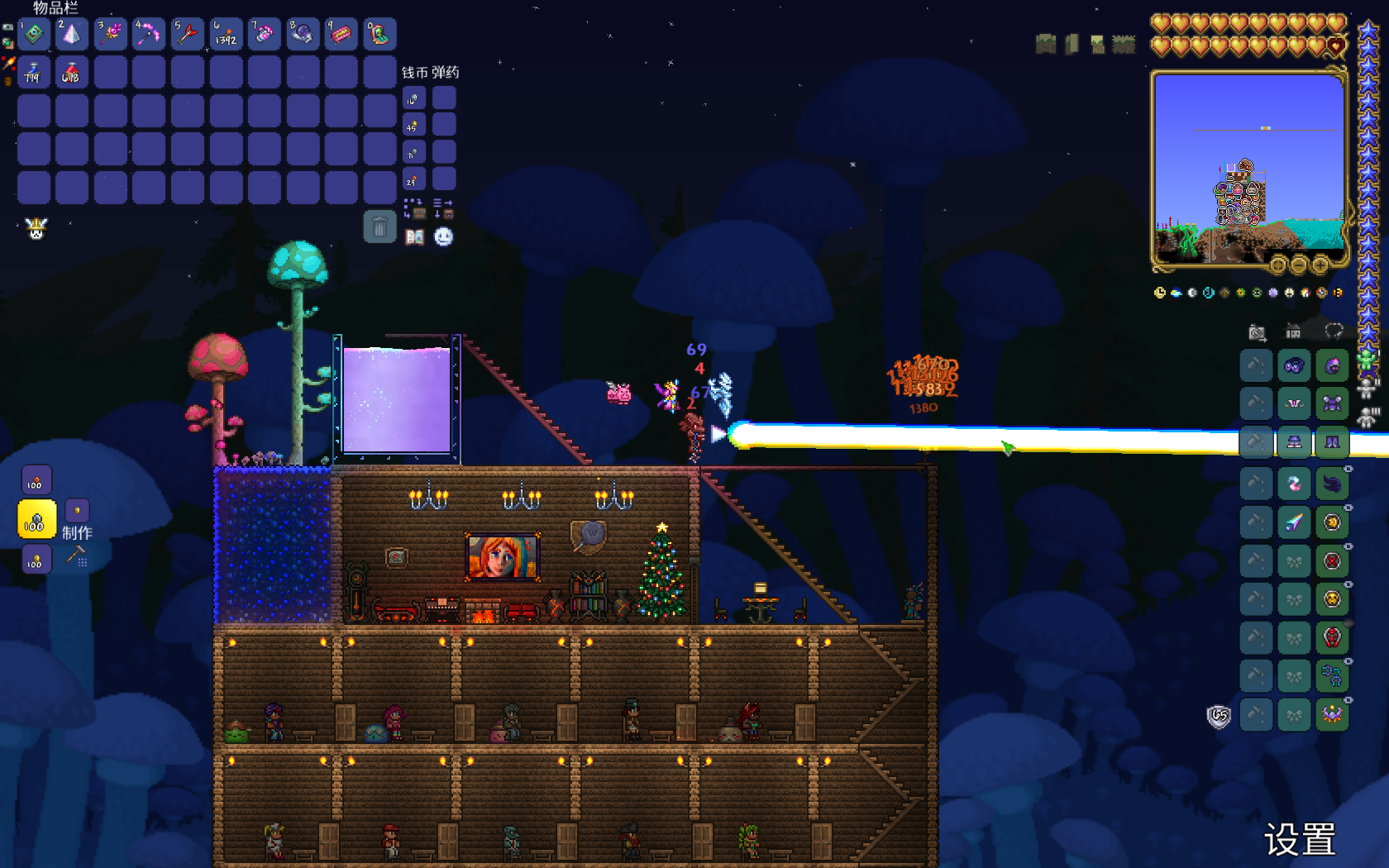Zoom in the minimap with plus button

click(x=1319, y=265)
